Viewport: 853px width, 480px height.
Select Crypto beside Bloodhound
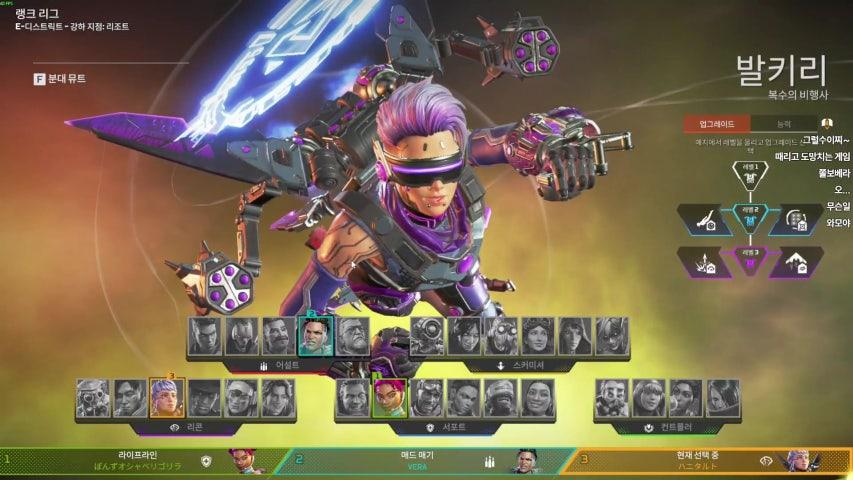tap(130, 397)
